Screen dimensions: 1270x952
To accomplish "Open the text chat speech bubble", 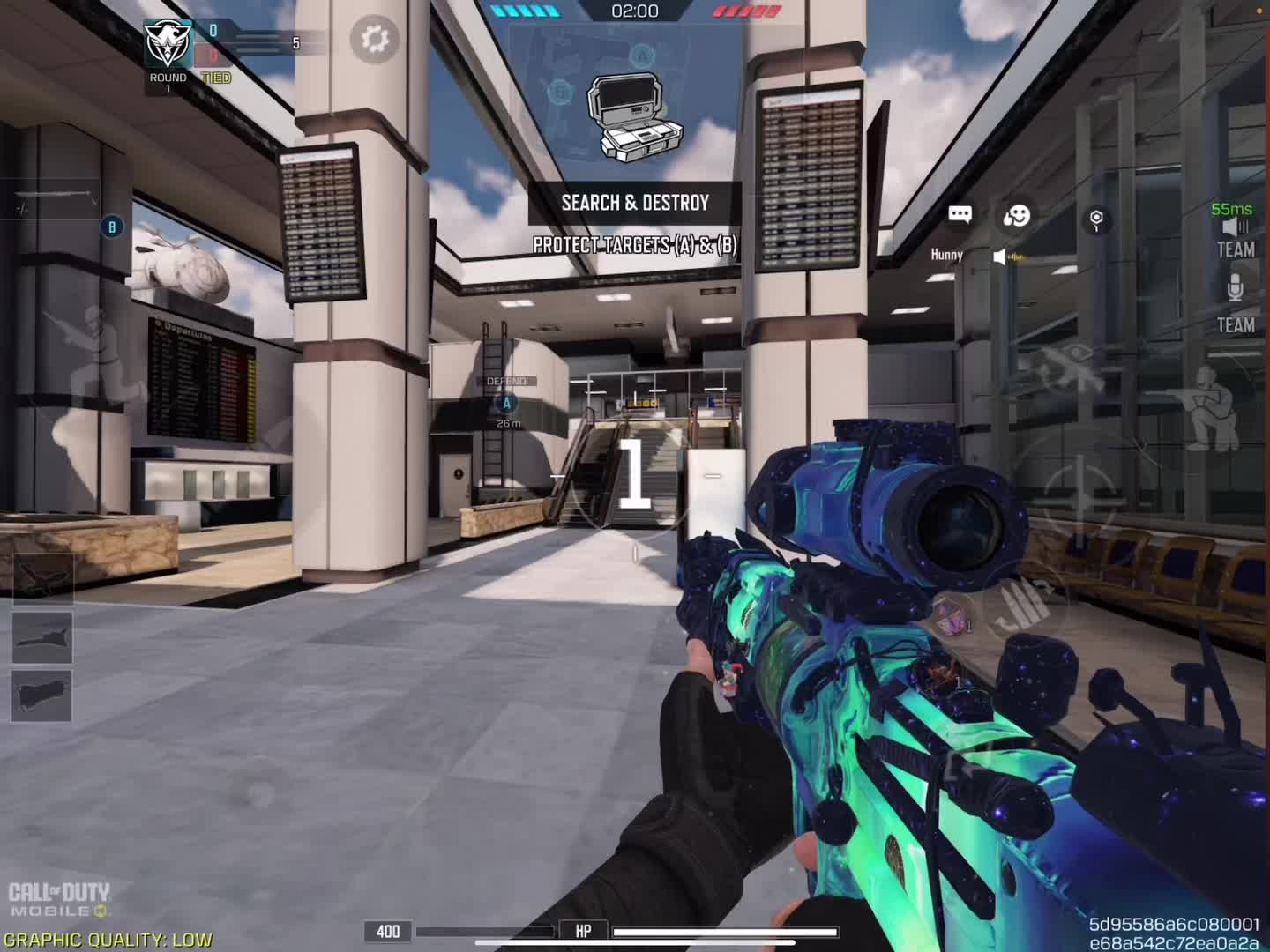I will coord(960,214).
